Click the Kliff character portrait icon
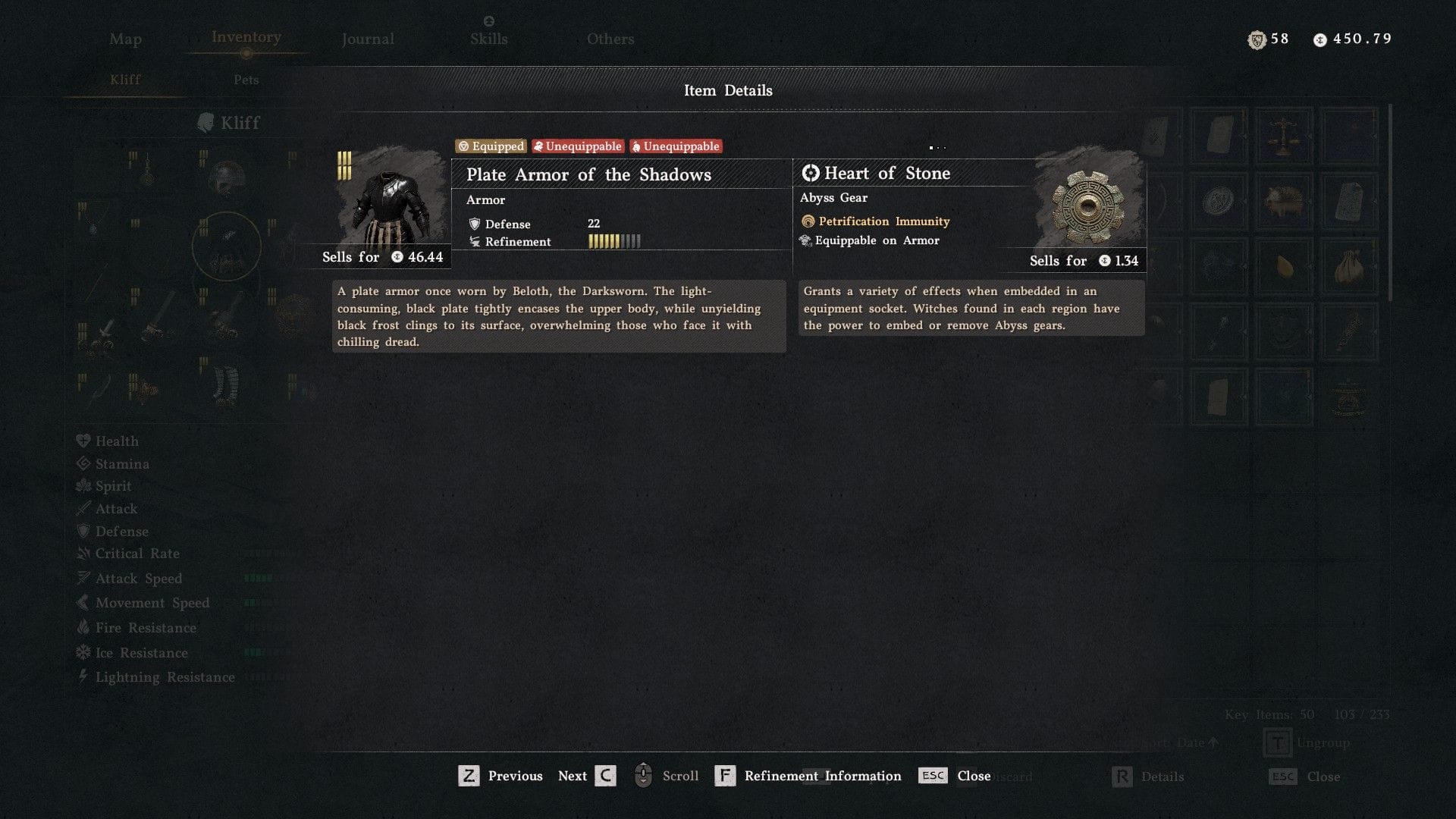 point(206,122)
